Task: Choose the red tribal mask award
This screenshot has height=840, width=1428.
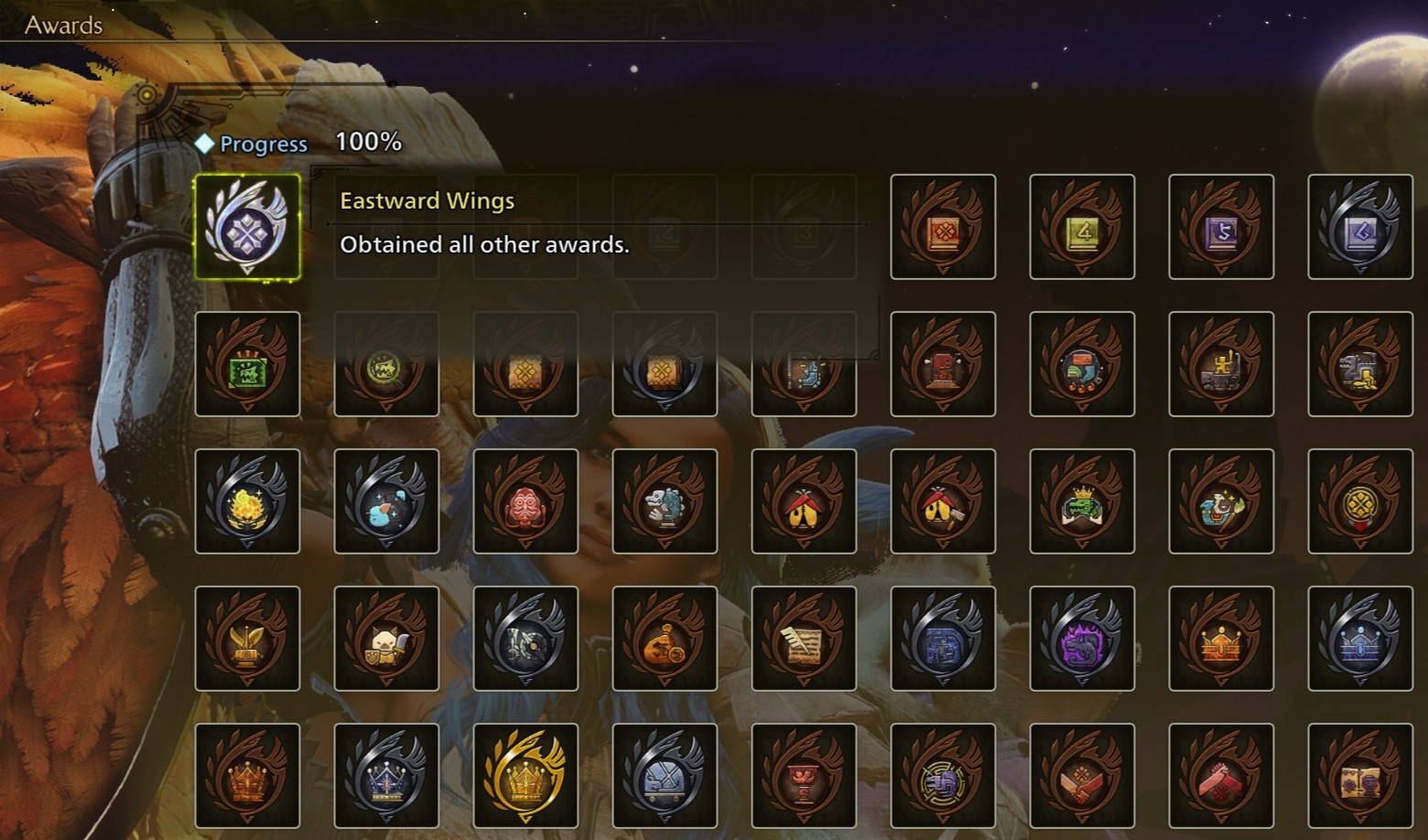Action: tap(525, 501)
